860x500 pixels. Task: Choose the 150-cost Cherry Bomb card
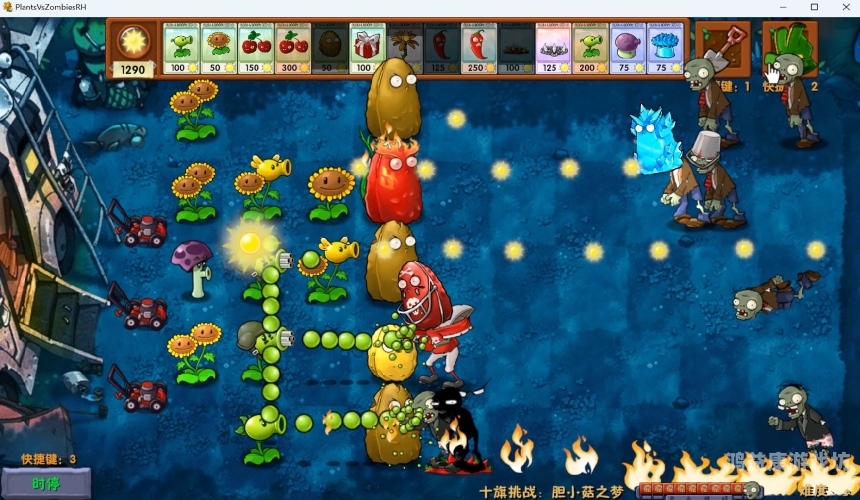[x=257, y=49]
